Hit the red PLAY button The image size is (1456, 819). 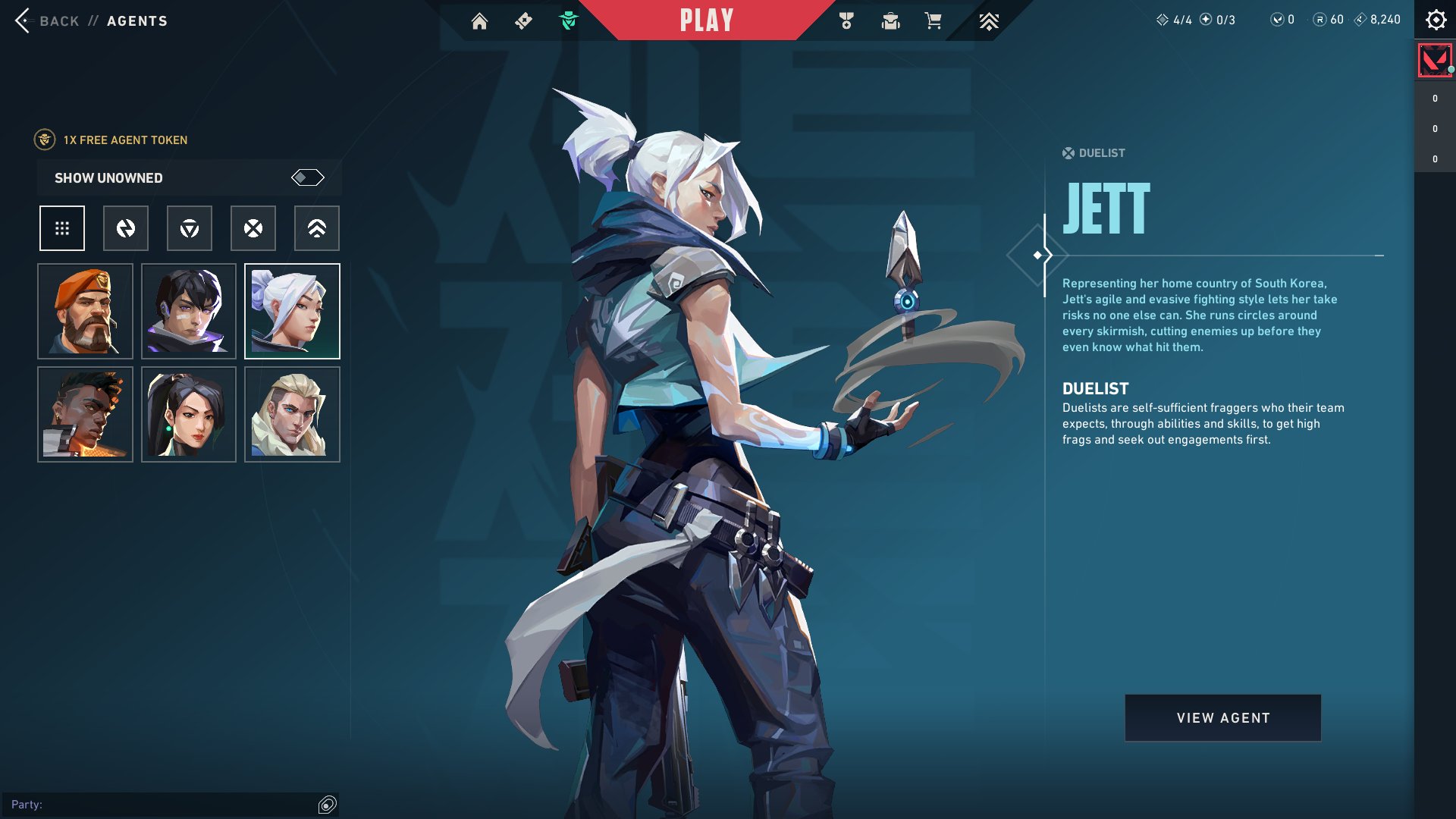point(706,20)
